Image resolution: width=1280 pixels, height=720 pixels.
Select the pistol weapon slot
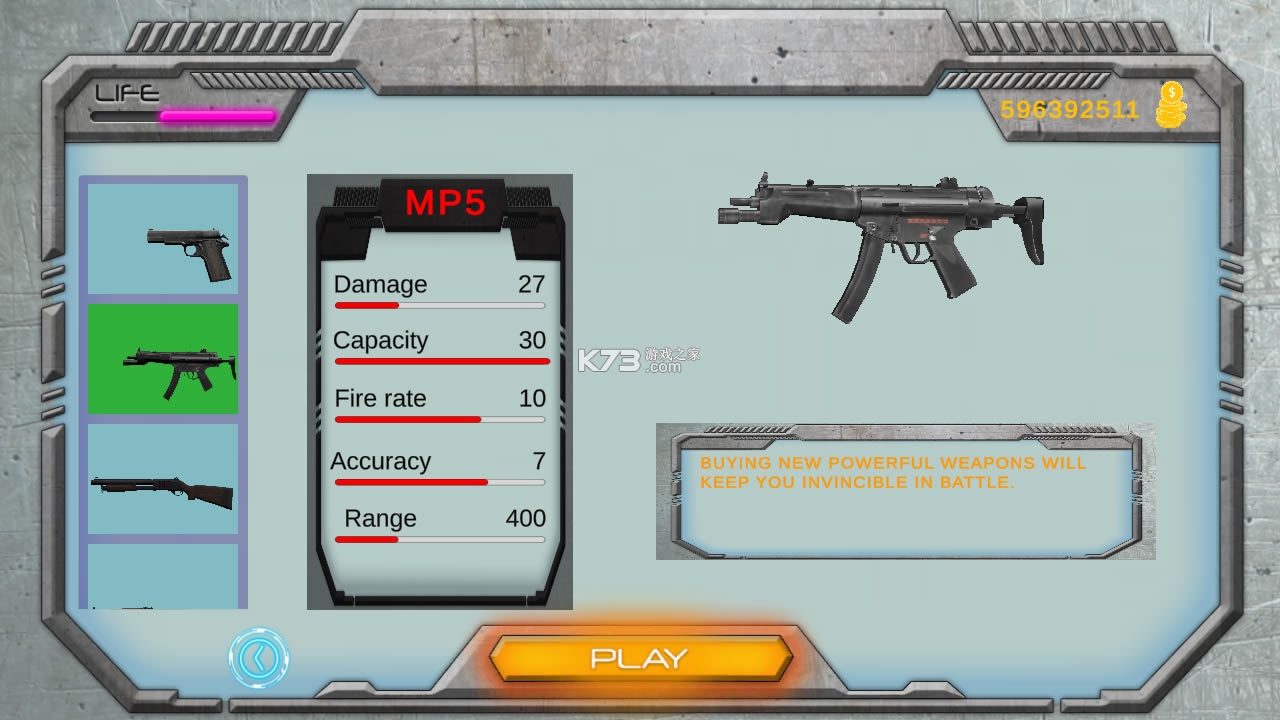[163, 240]
